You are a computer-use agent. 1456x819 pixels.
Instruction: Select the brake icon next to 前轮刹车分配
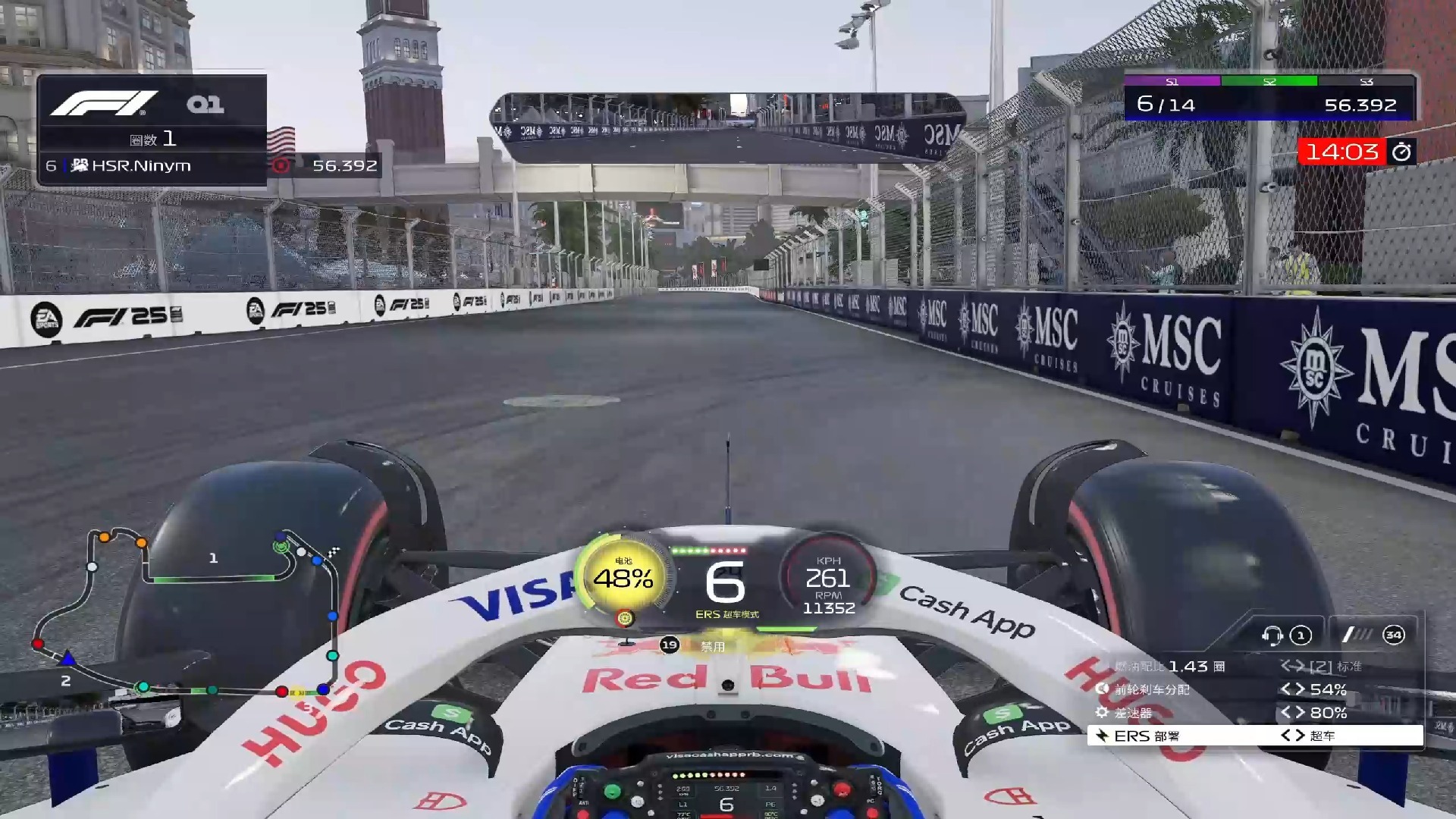tap(1101, 690)
